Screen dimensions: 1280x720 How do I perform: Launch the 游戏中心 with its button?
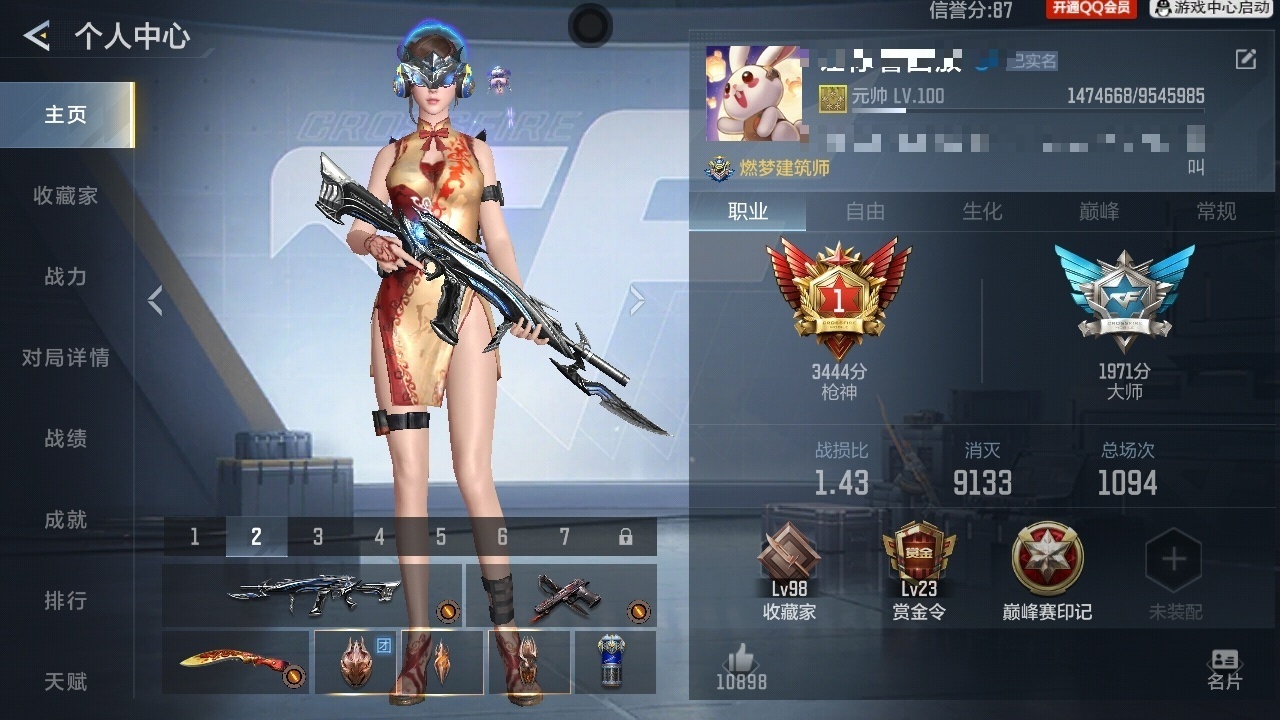click(x=1210, y=11)
